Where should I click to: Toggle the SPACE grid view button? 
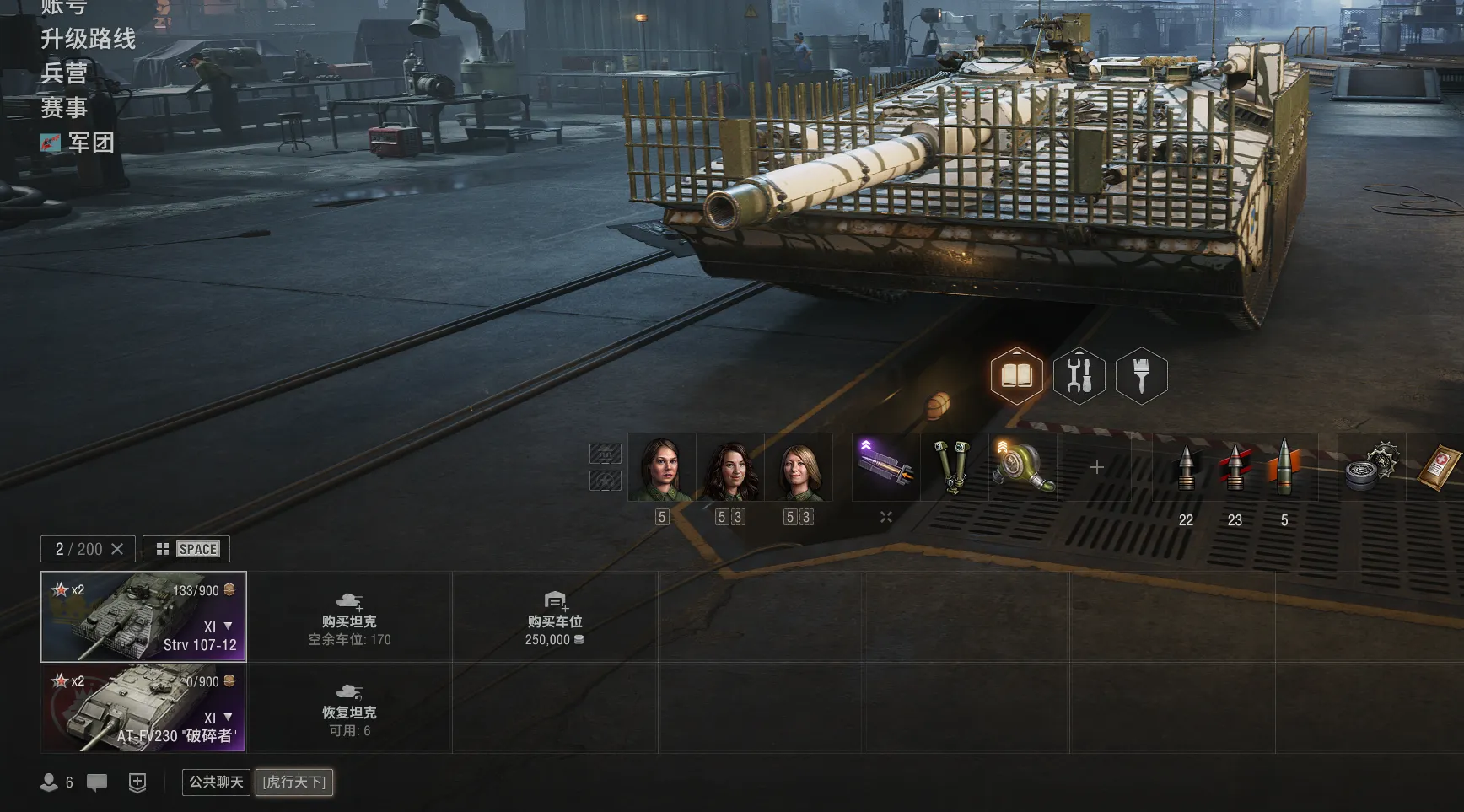186,549
